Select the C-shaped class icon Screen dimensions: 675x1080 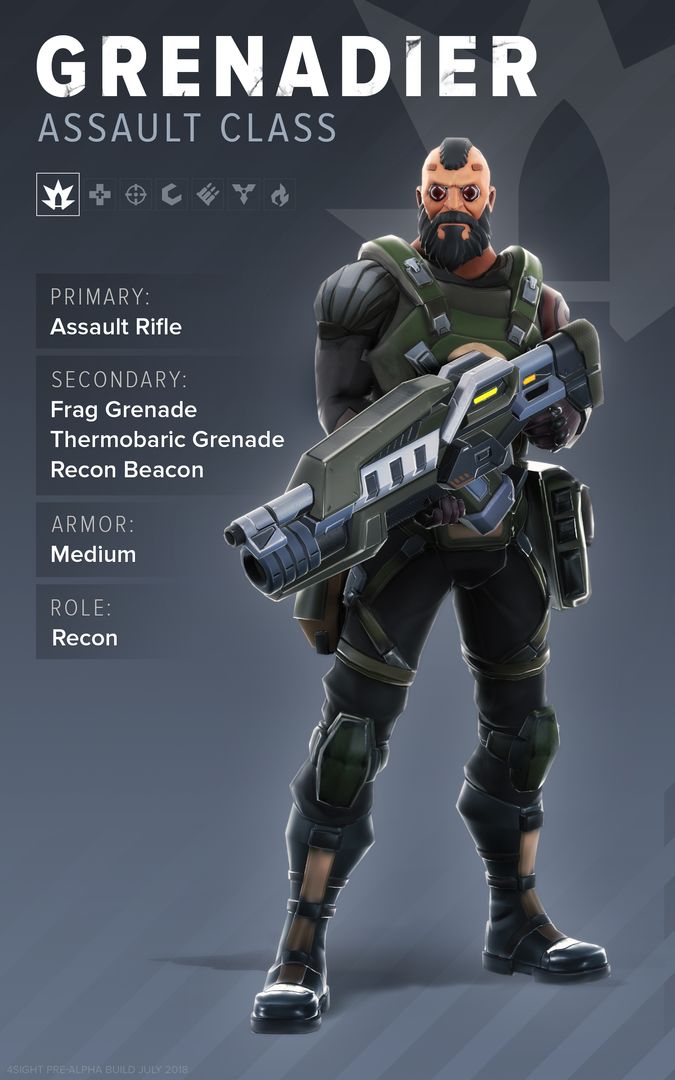pyautogui.click(x=172, y=195)
